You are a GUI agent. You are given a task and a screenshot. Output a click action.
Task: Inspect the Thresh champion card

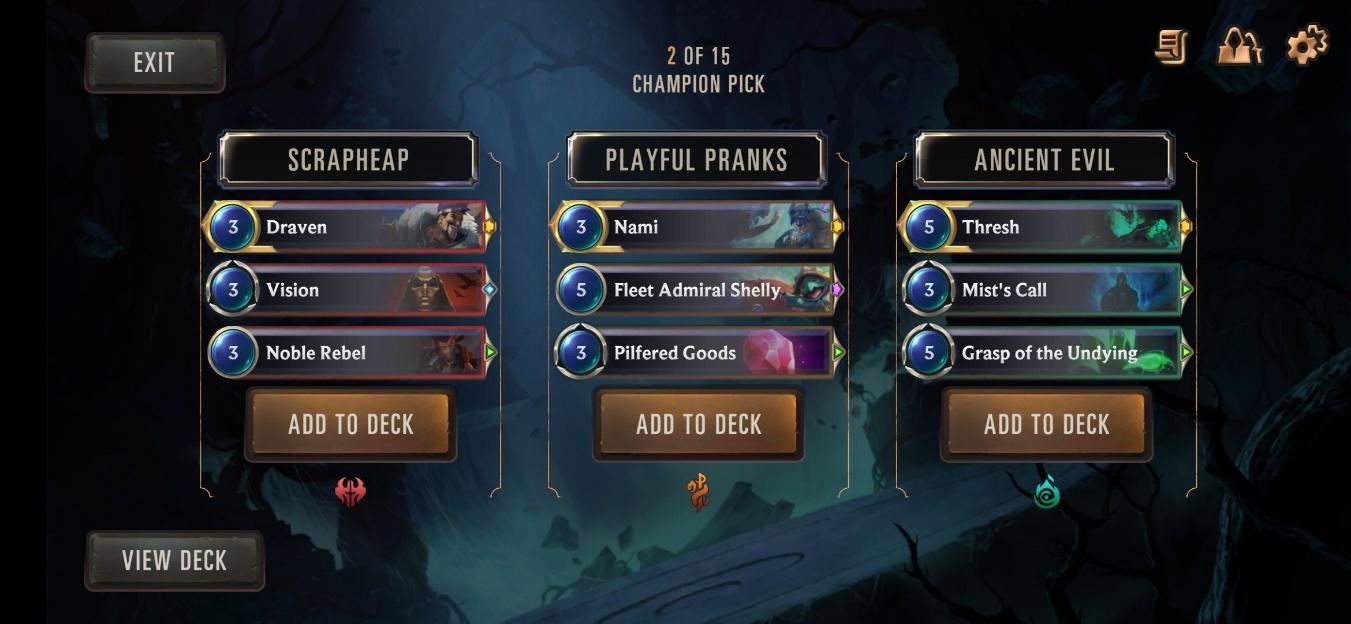1044,227
